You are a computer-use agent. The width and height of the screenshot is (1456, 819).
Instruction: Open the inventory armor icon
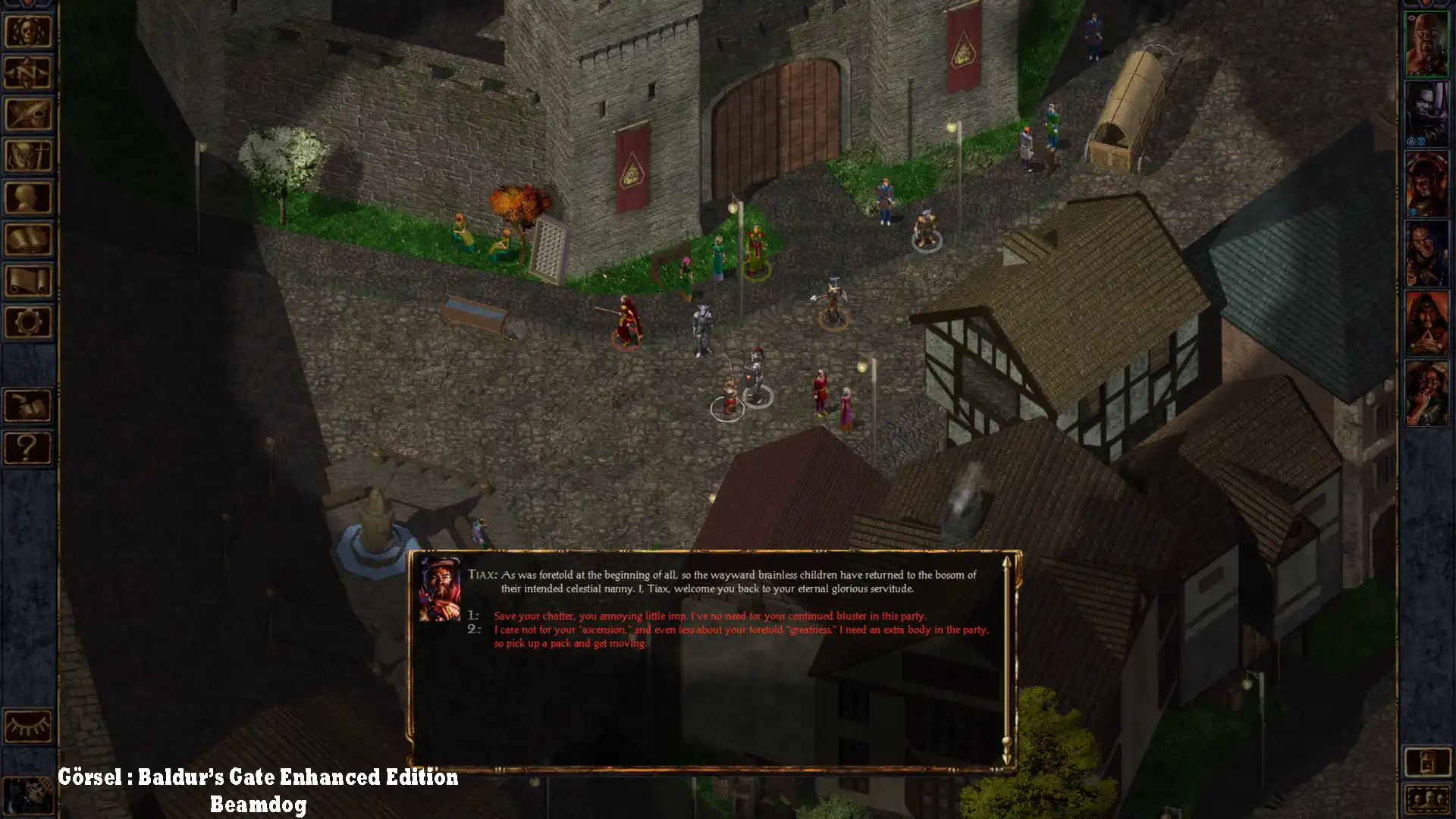point(28,156)
